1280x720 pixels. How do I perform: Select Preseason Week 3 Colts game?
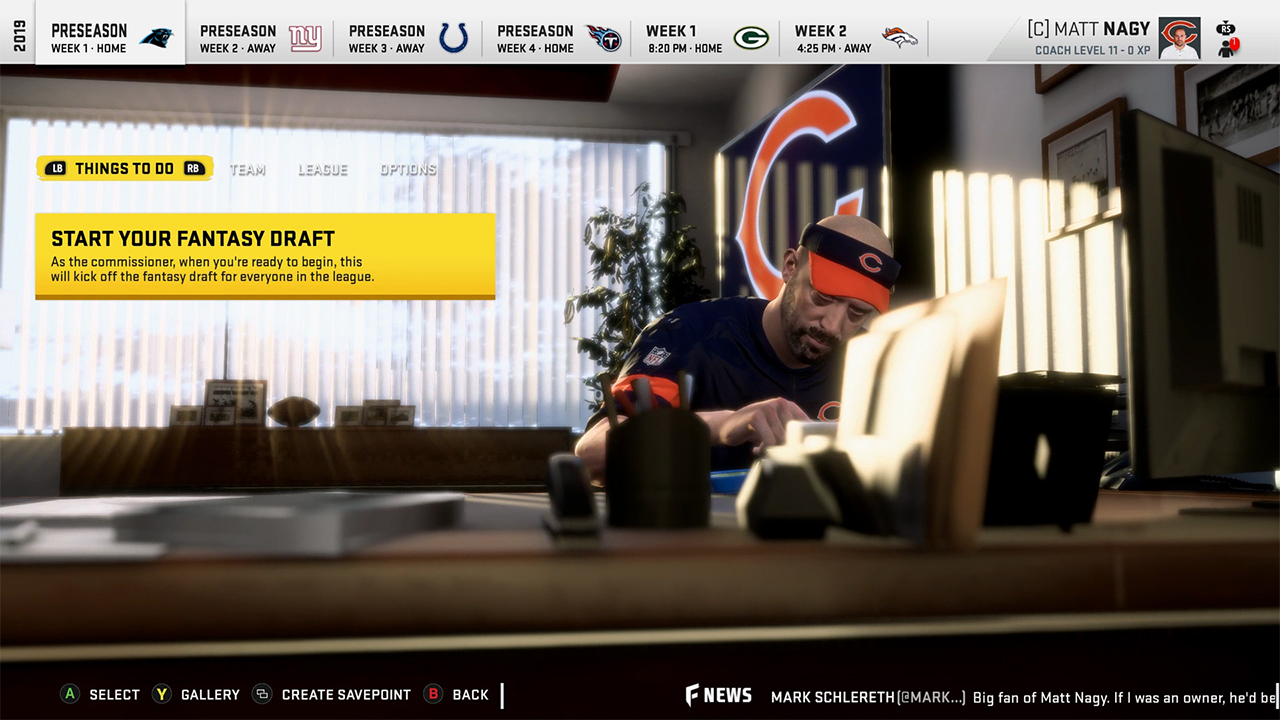click(x=408, y=38)
